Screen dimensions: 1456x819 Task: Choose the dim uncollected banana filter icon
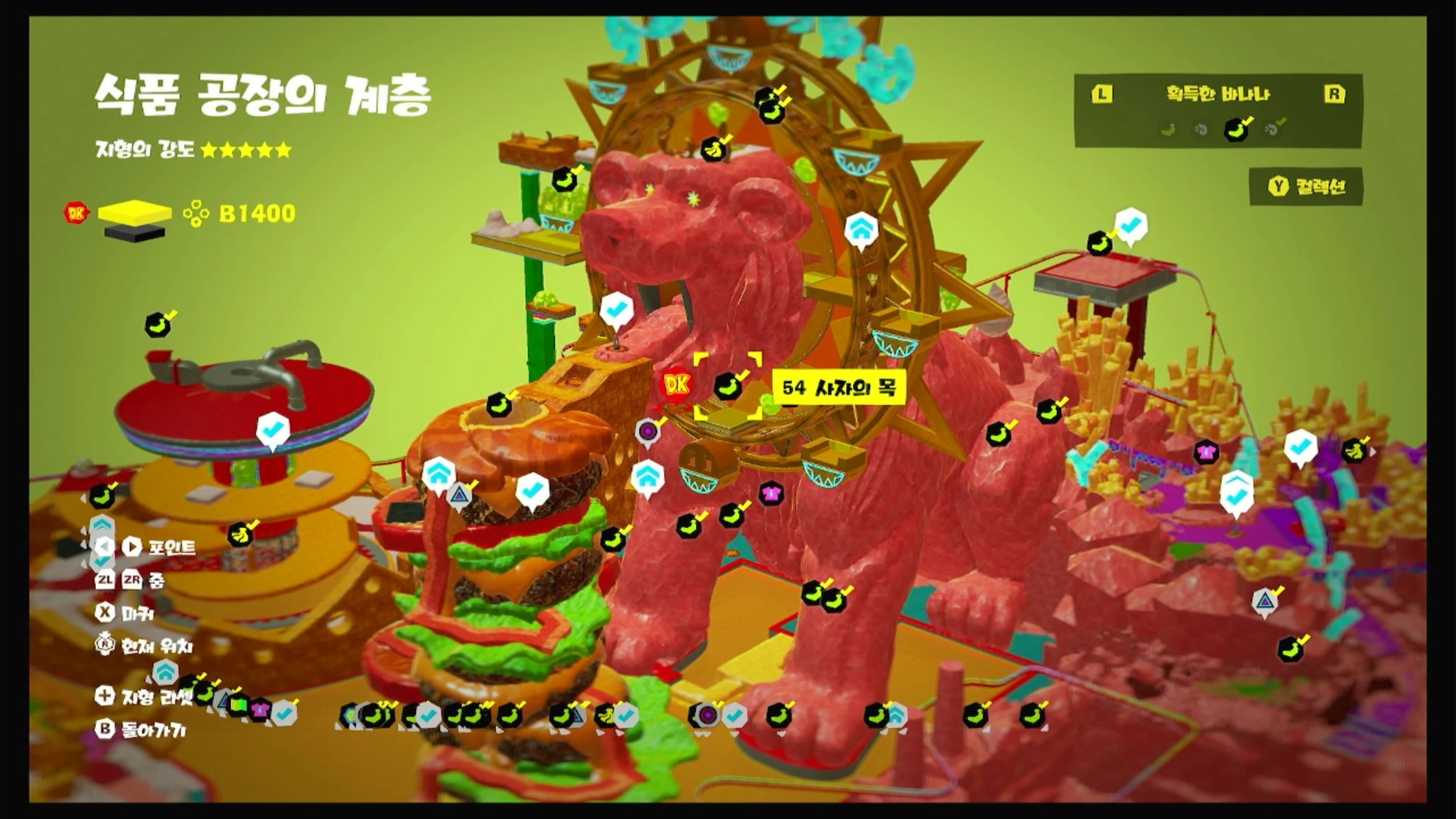click(x=1168, y=130)
